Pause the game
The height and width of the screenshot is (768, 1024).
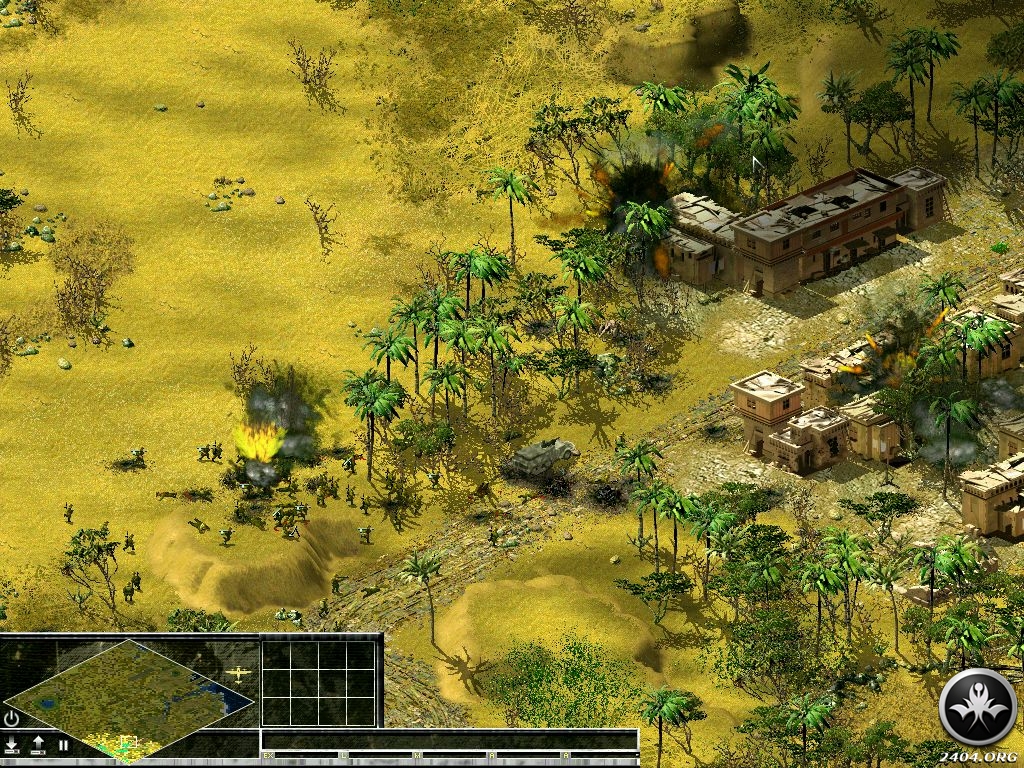click(x=63, y=744)
